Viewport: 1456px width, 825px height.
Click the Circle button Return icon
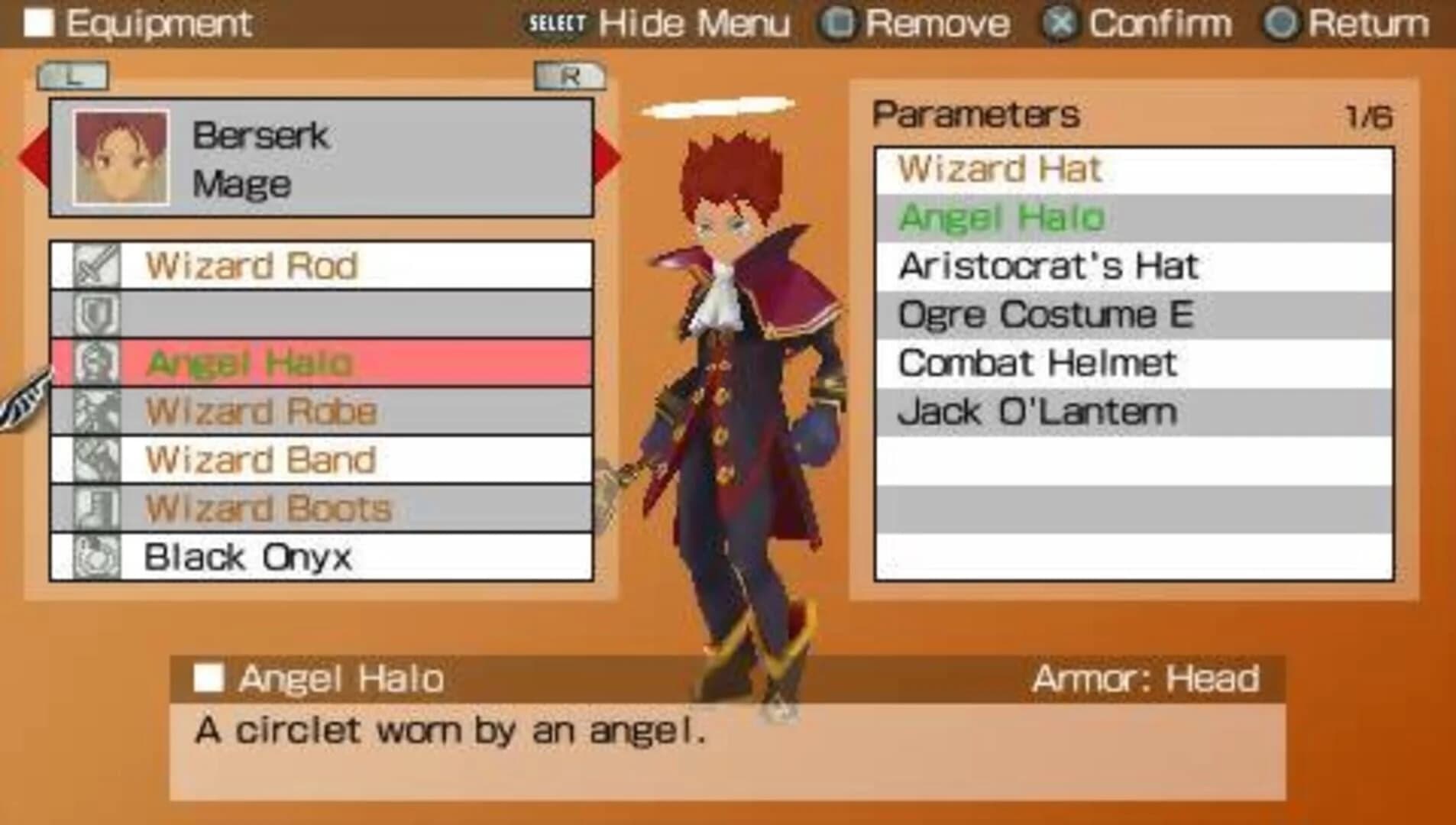coord(1283,21)
